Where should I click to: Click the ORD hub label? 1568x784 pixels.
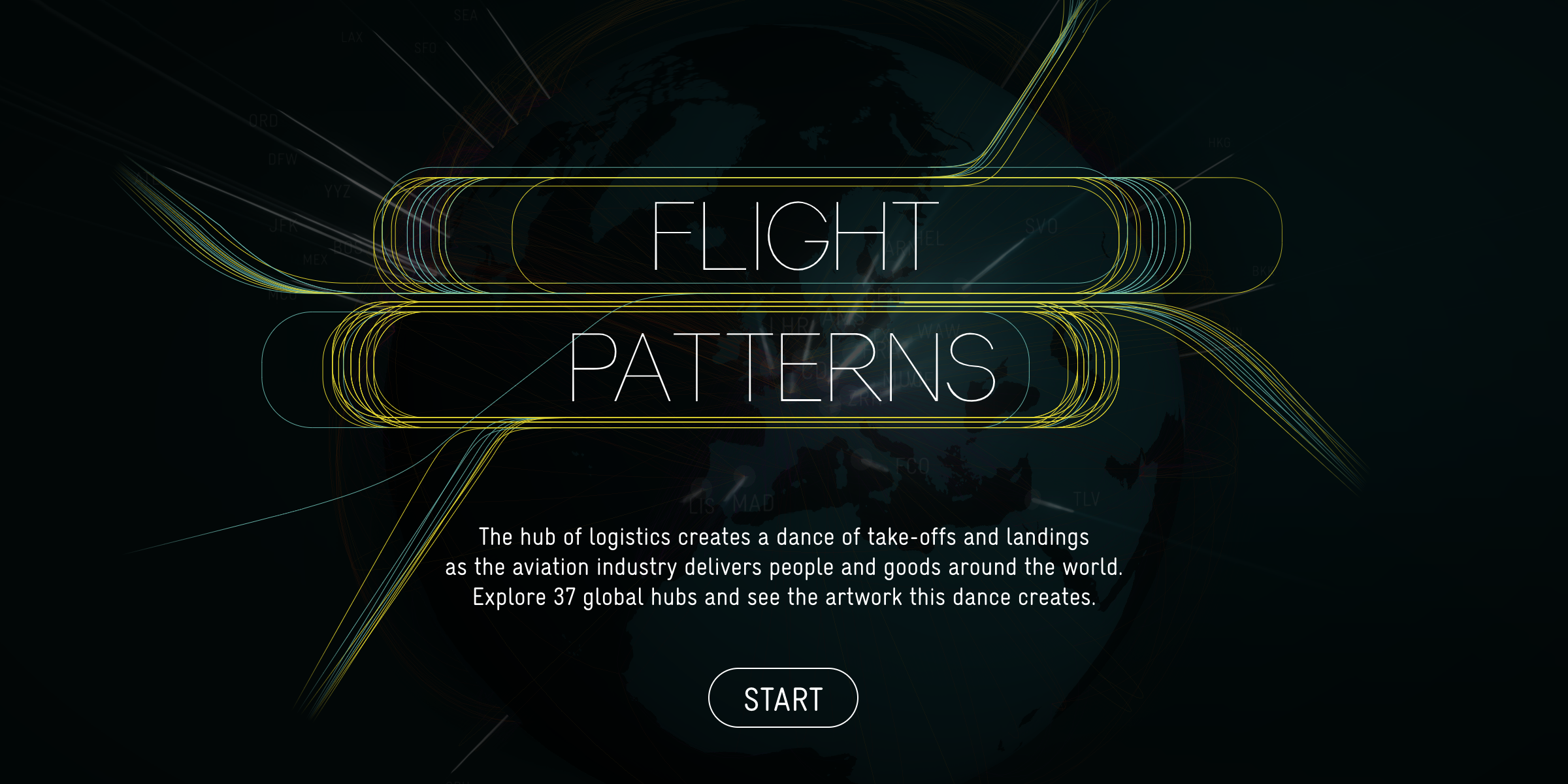point(261,122)
